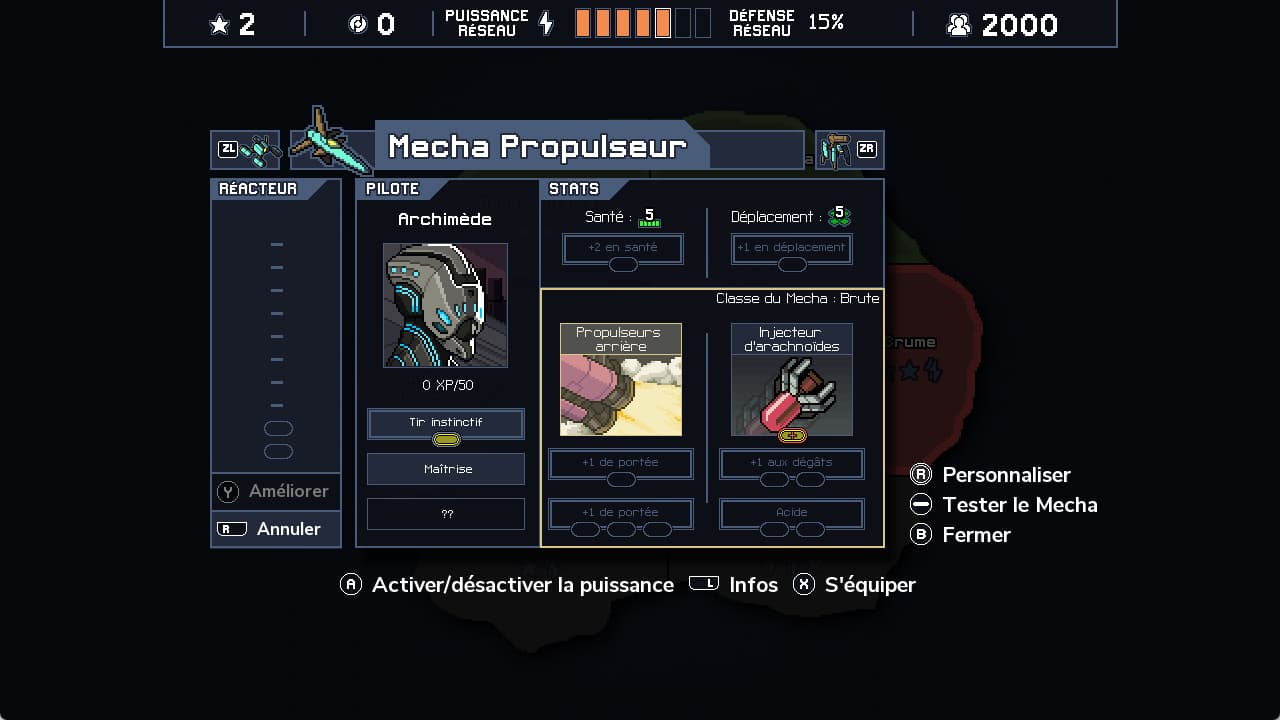Click the yellow core icon under Injecteur d'arachnoïdes
Image resolution: width=1280 pixels, height=720 pixels.
click(x=791, y=436)
